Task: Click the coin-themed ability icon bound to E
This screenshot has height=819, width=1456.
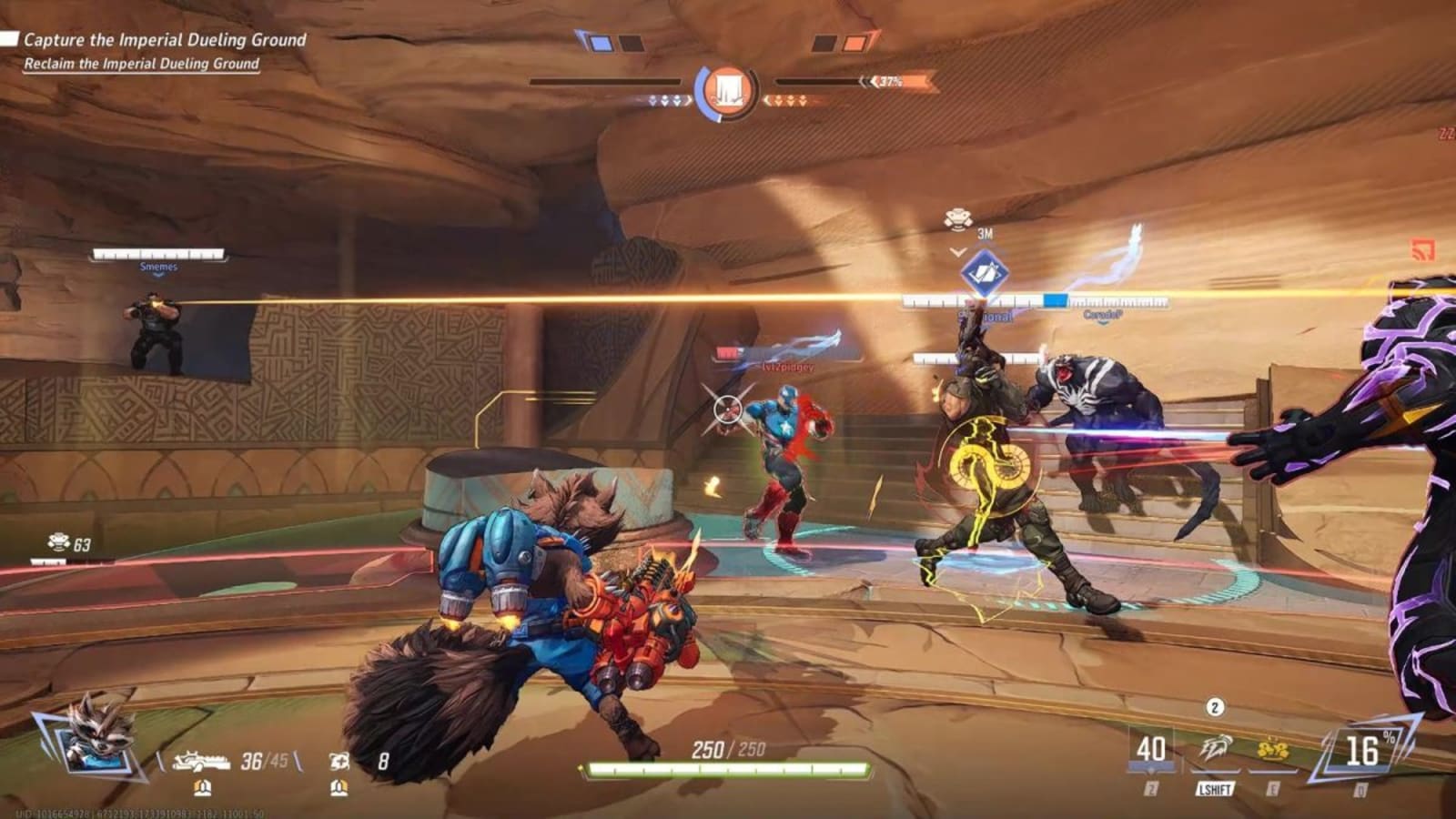Action: coord(1274,748)
